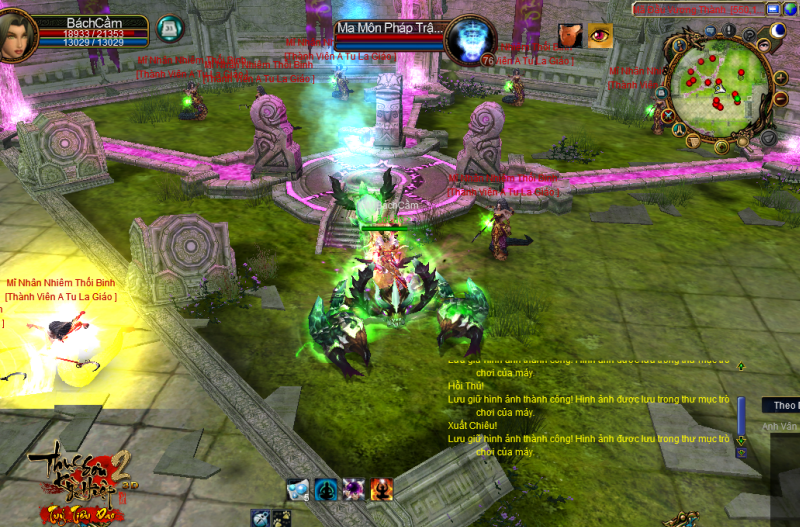Image resolution: width=800 pixels, height=527 pixels.
Task: Click the orange face buff icon
Action: tap(572, 36)
